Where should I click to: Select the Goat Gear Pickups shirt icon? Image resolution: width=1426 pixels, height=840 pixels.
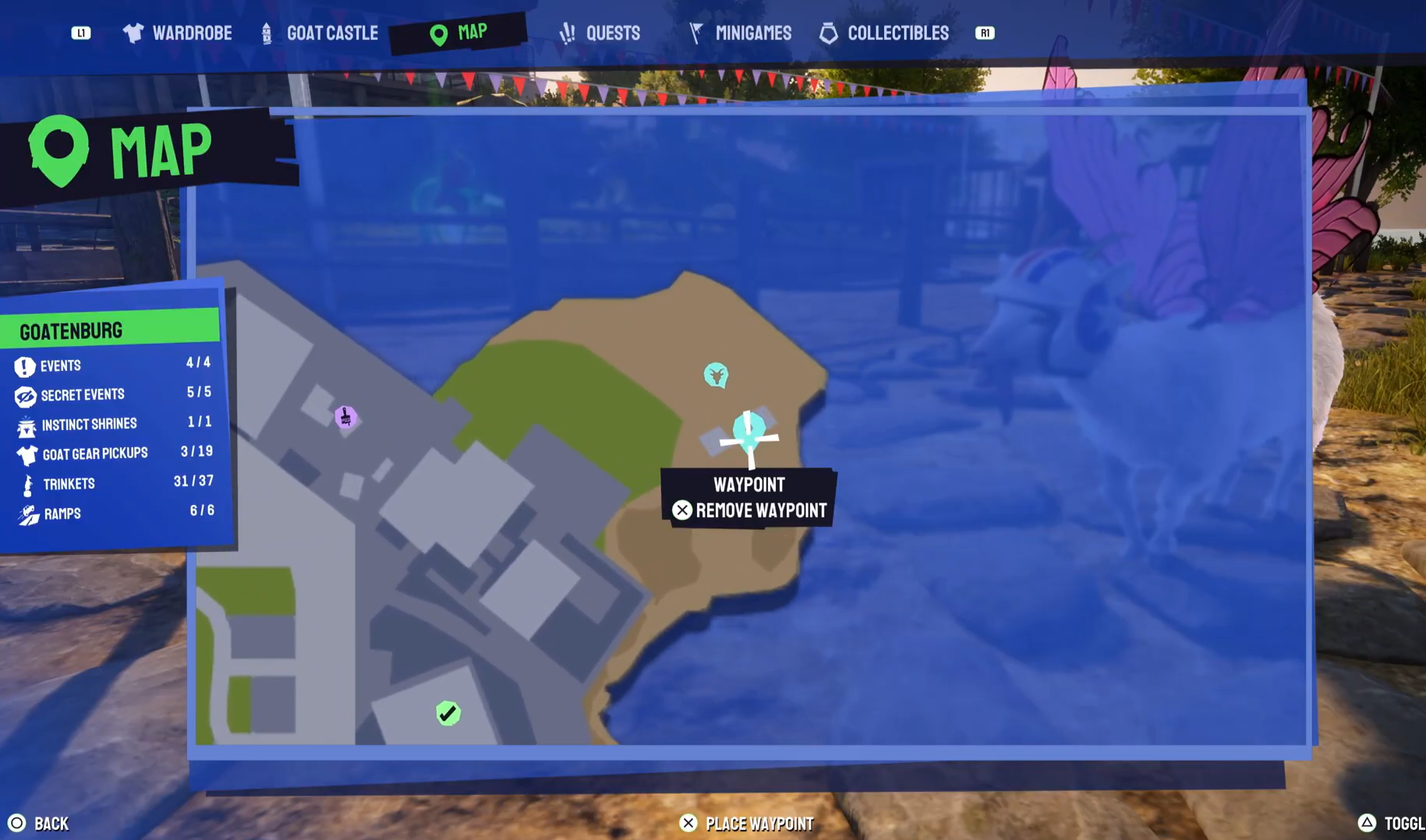(x=25, y=454)
